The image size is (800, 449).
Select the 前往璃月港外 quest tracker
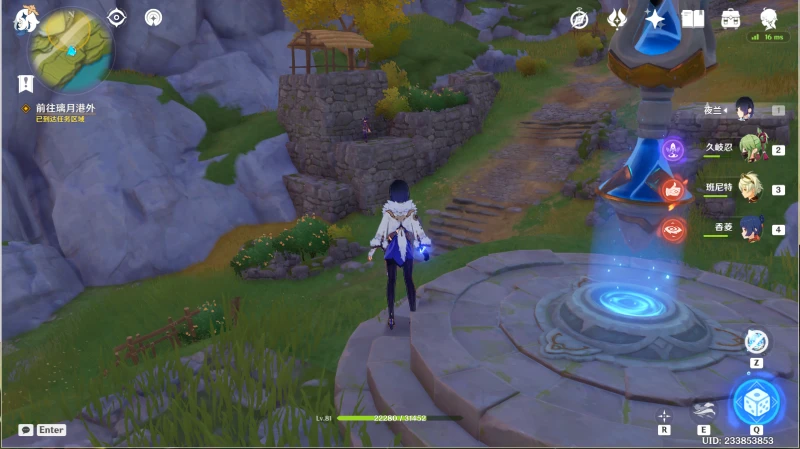(67, 108)
